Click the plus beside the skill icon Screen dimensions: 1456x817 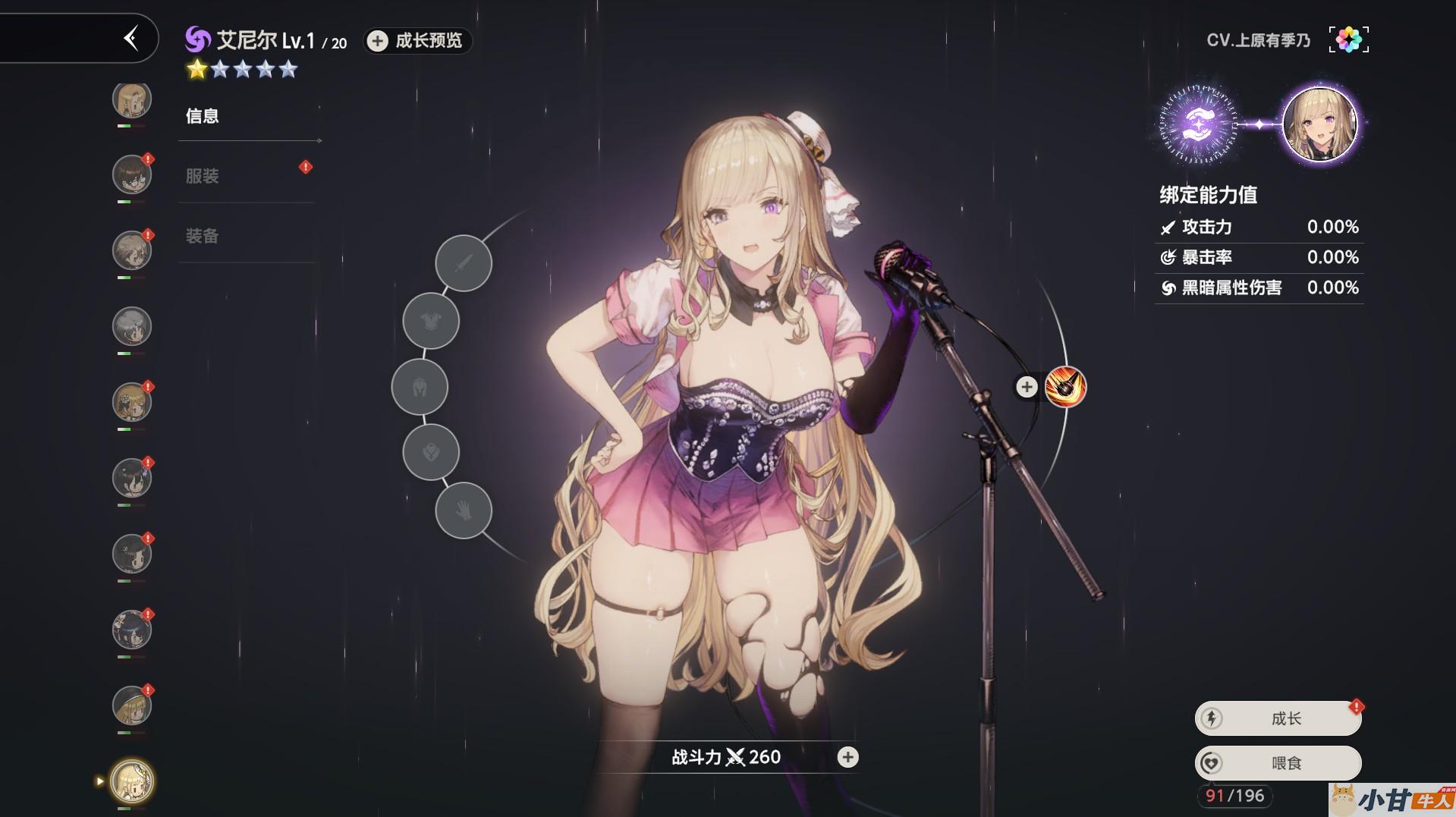1027,387
